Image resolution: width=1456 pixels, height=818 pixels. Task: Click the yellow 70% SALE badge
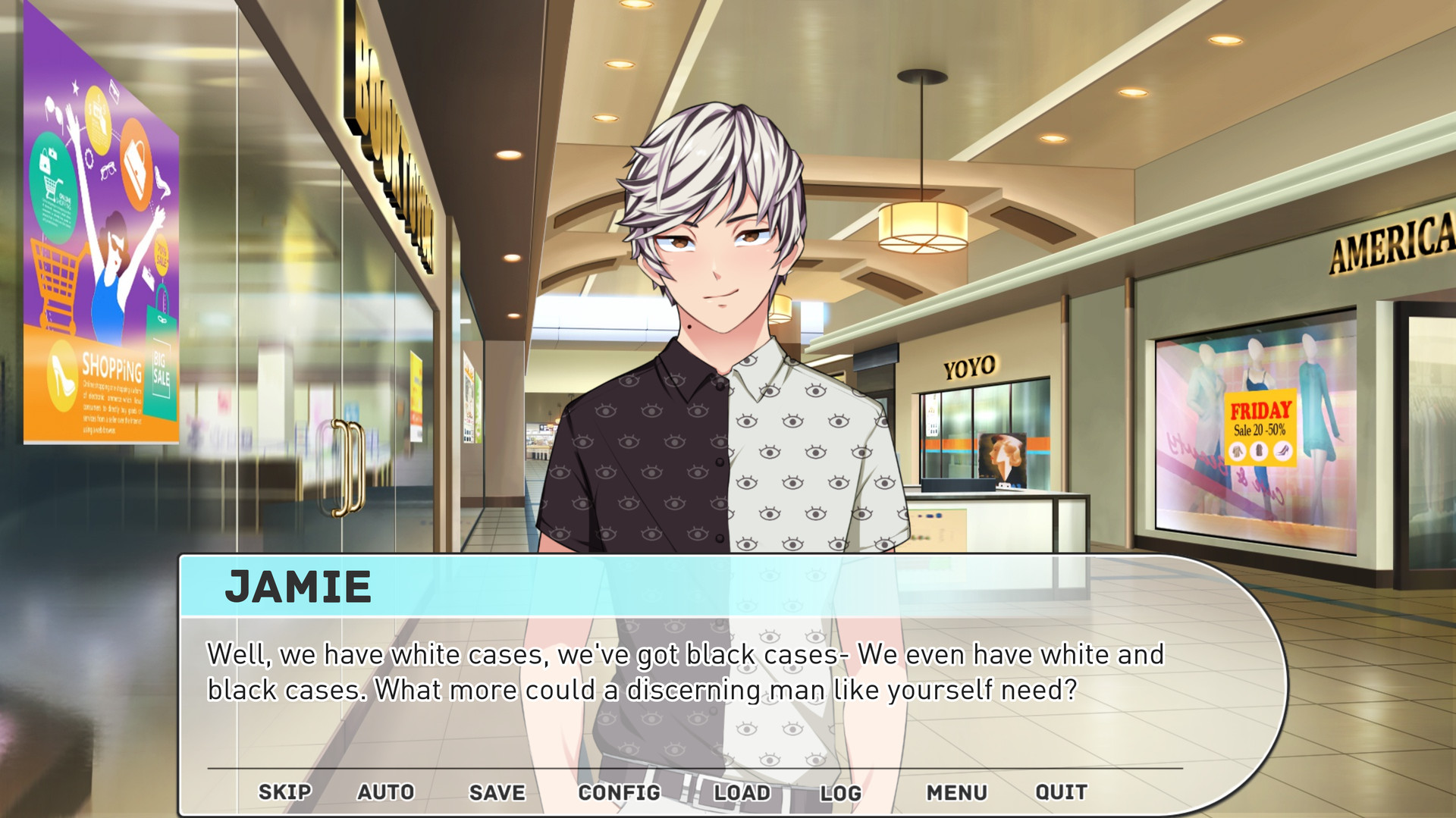tap(160, 255)
